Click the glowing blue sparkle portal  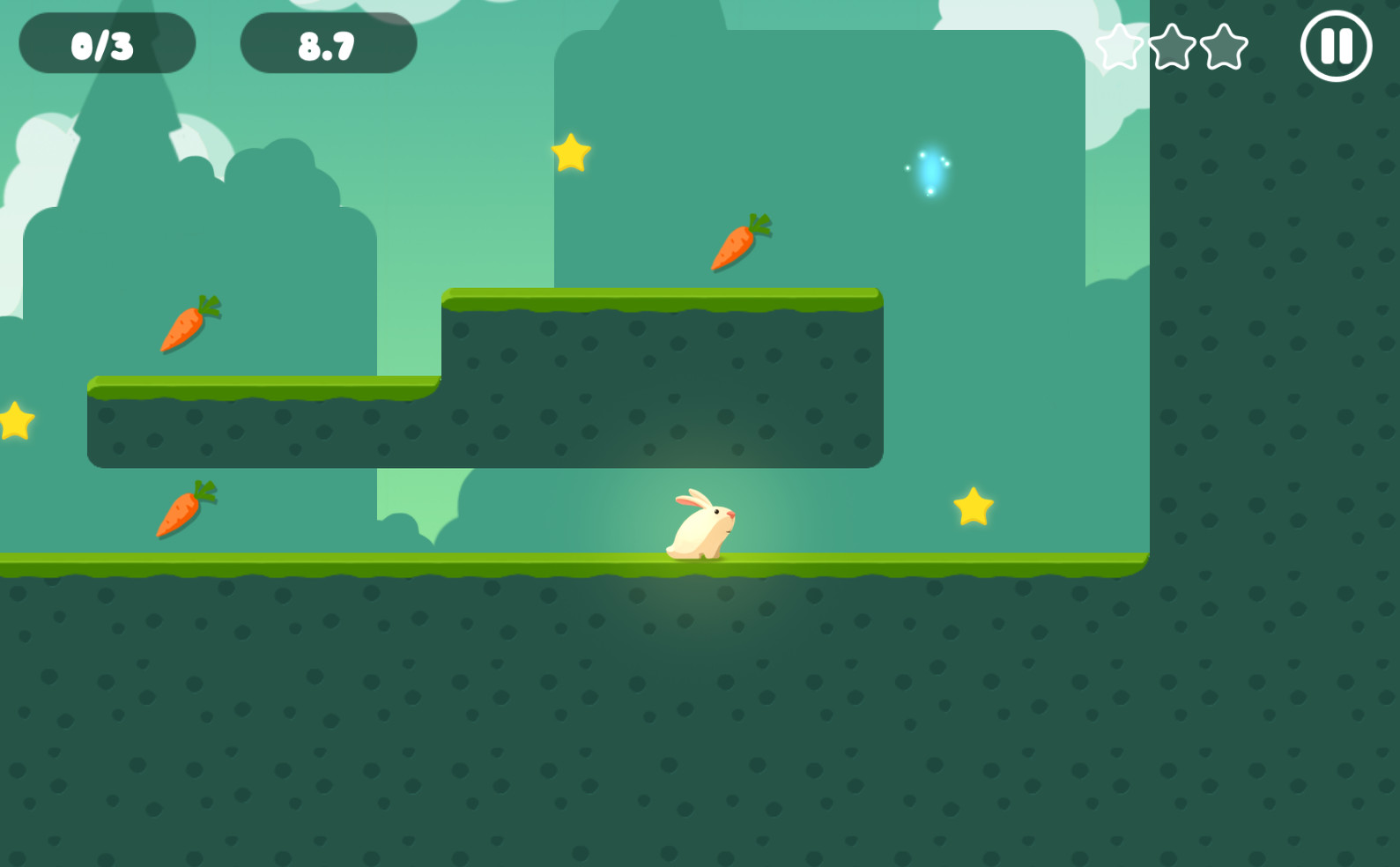click(x=928, y=173)
